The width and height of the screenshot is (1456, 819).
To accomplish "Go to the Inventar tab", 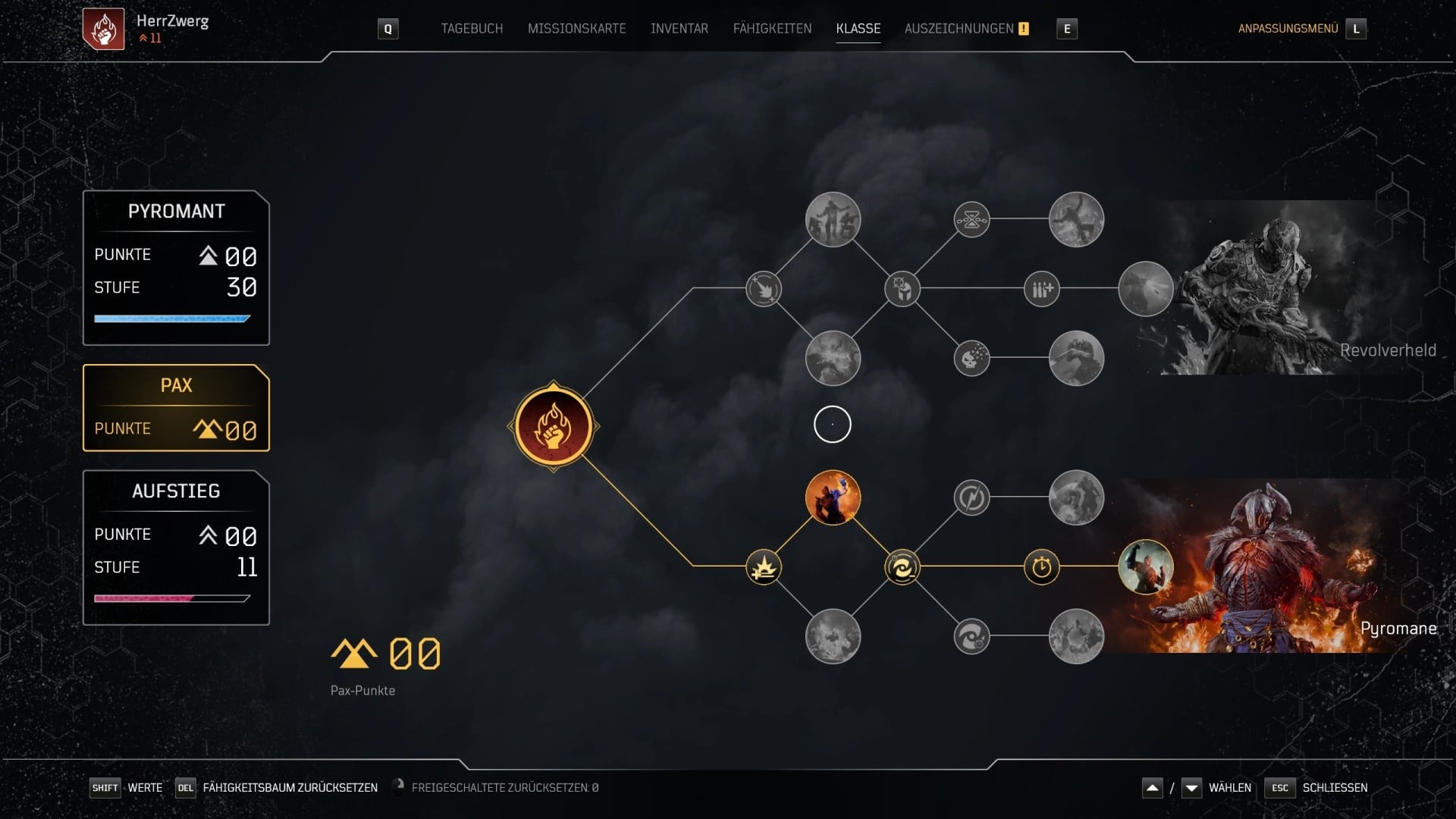I will pos(679,29).
